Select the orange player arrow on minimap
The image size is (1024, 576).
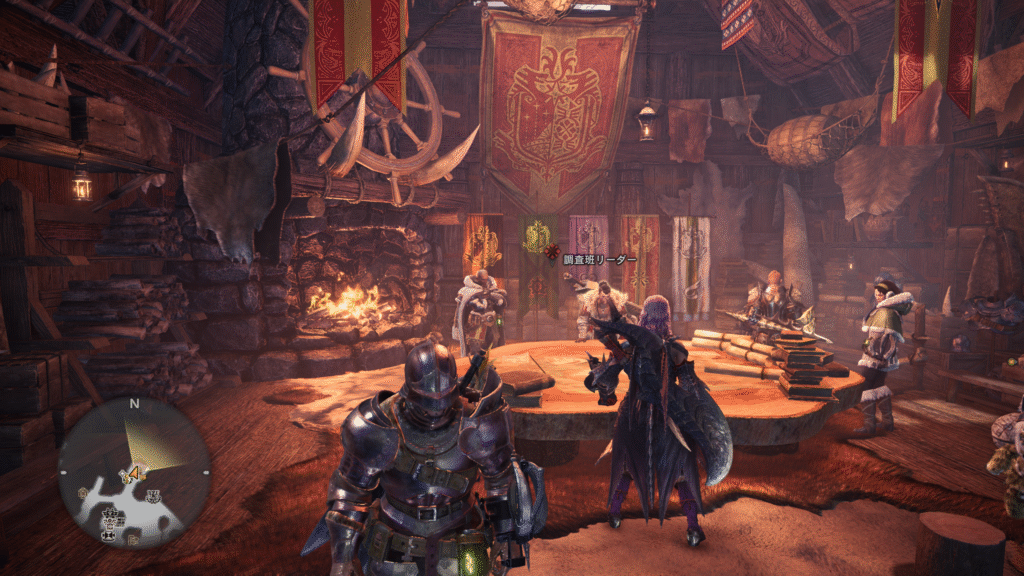[x=132, y=471]
